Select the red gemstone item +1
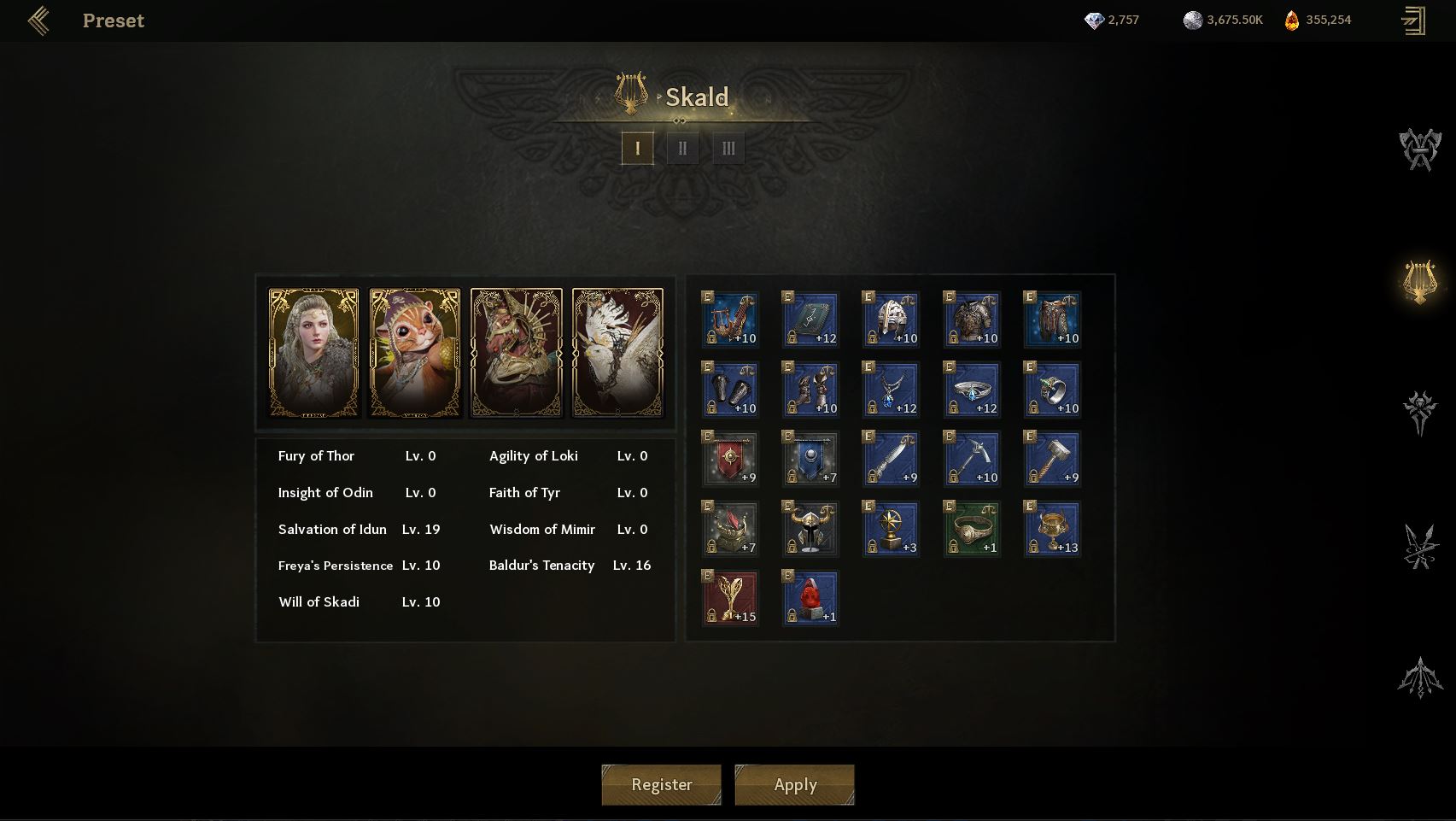This screenshot has height=821, width=1456. point(810,598)
